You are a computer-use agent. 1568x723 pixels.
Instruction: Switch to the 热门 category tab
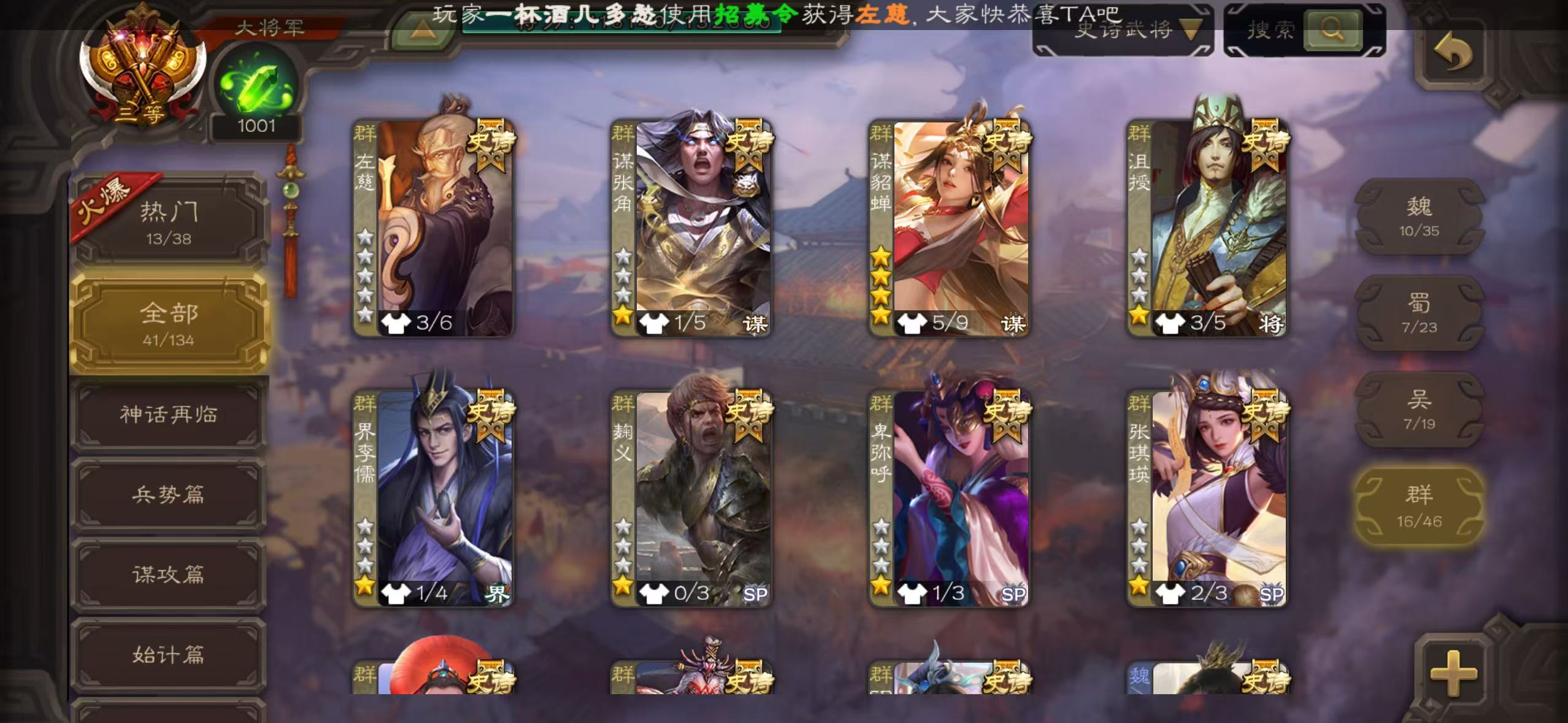pos(169,222)
